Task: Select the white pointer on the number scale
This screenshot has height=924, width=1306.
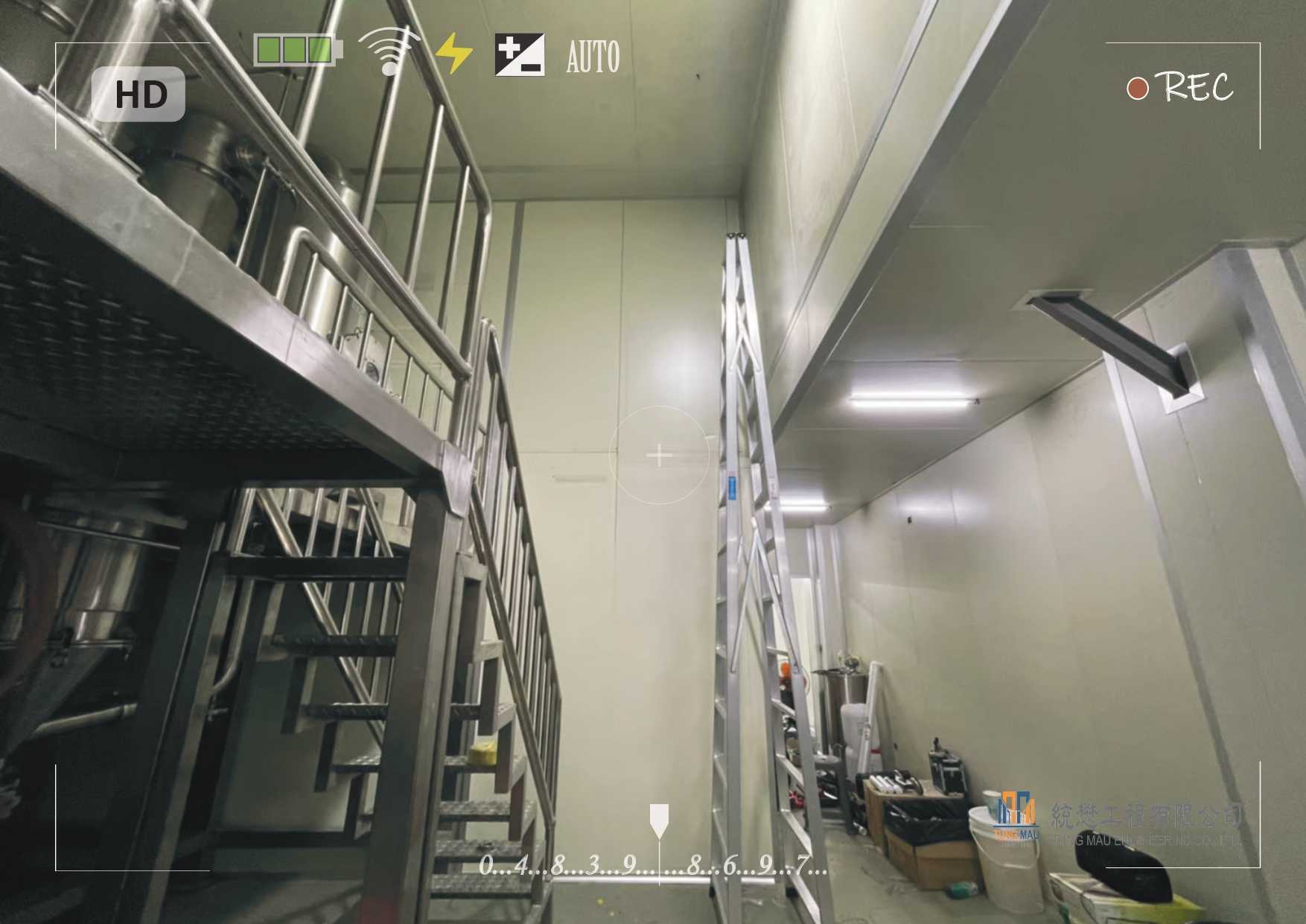Action: [659, 820]
